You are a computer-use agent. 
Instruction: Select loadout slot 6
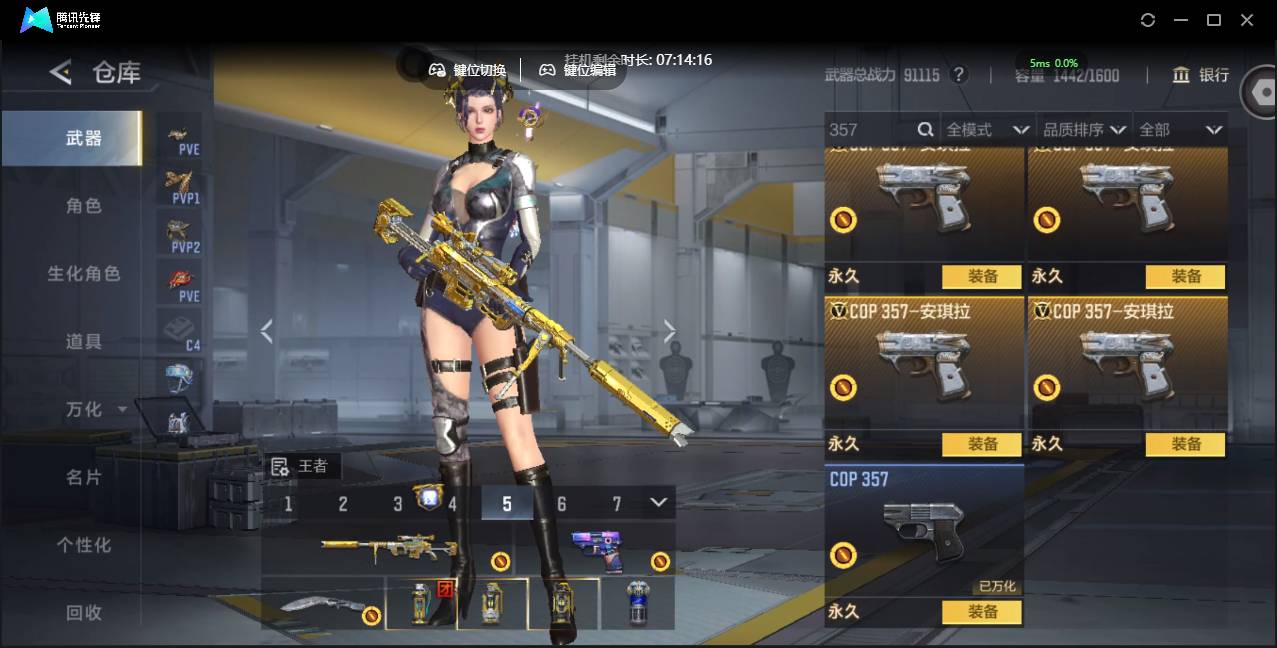[x=561, y=504]
